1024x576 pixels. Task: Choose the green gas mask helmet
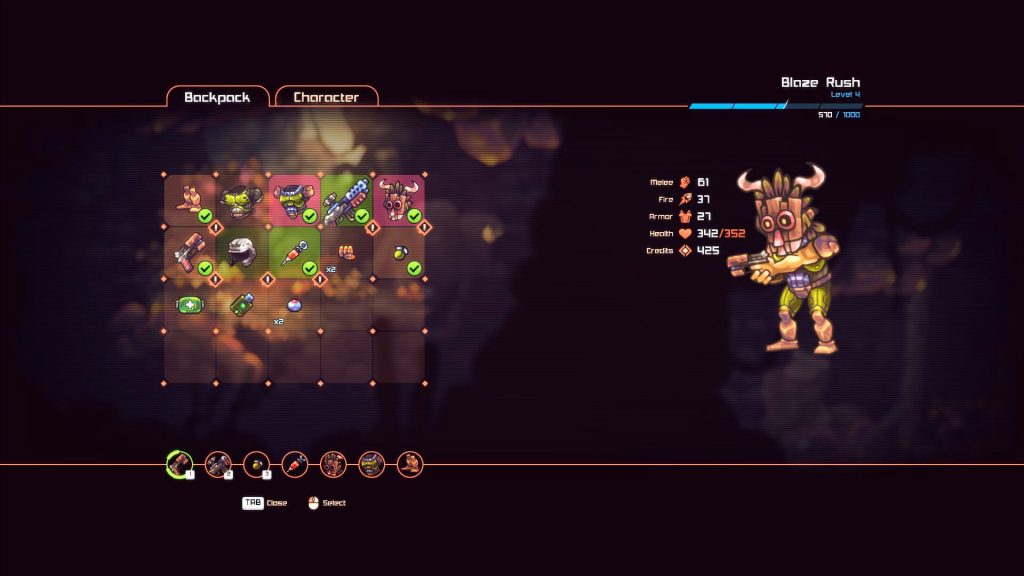pos(242,200)
